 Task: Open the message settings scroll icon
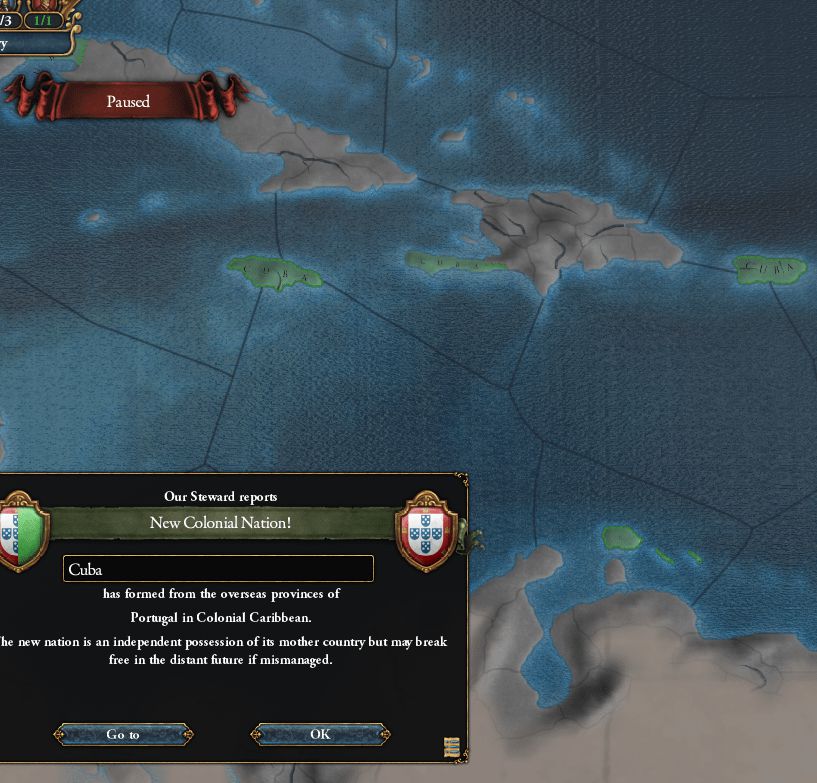coord(451,747)
